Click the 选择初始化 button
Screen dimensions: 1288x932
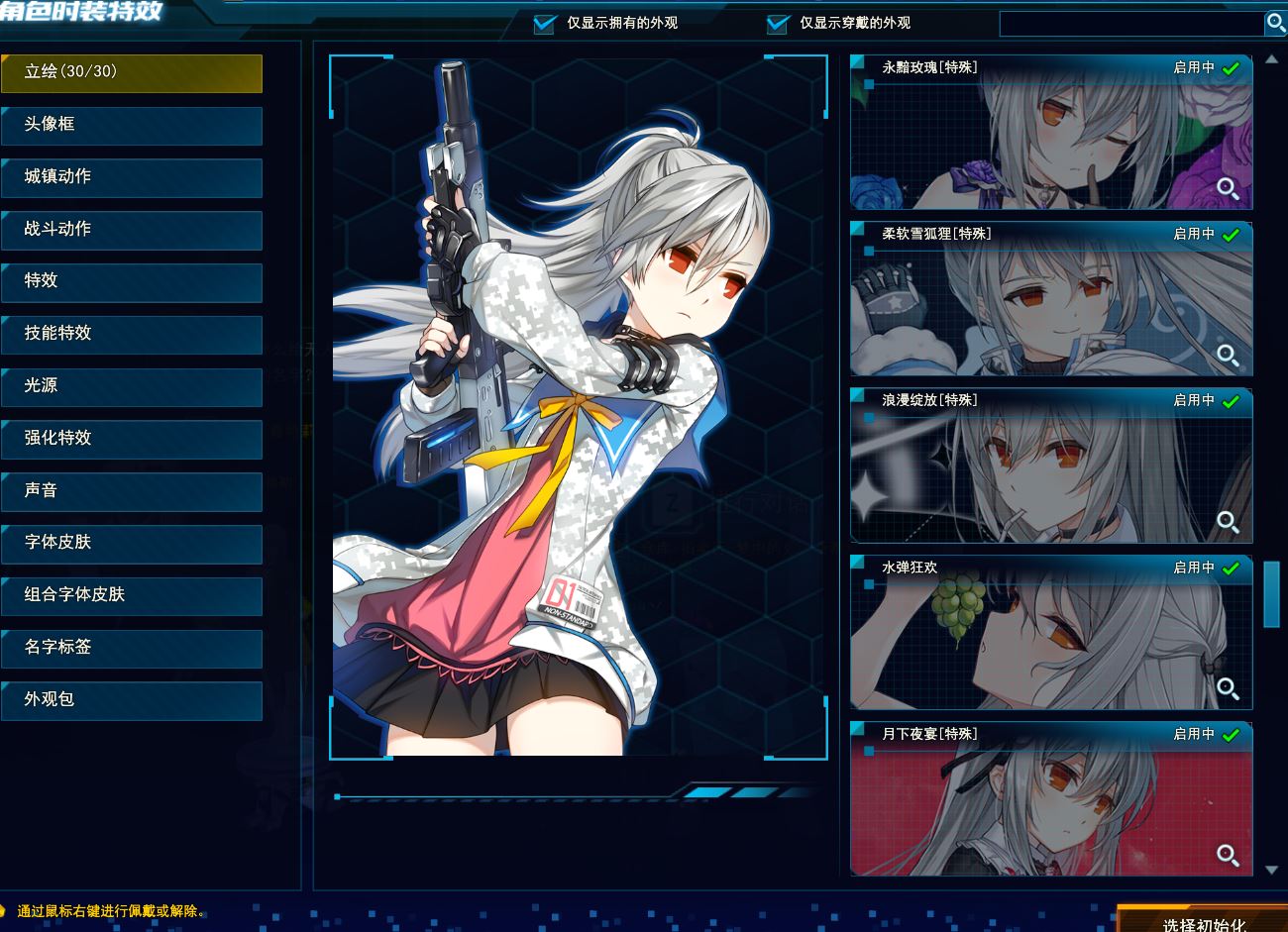(x=1203, y=920)
